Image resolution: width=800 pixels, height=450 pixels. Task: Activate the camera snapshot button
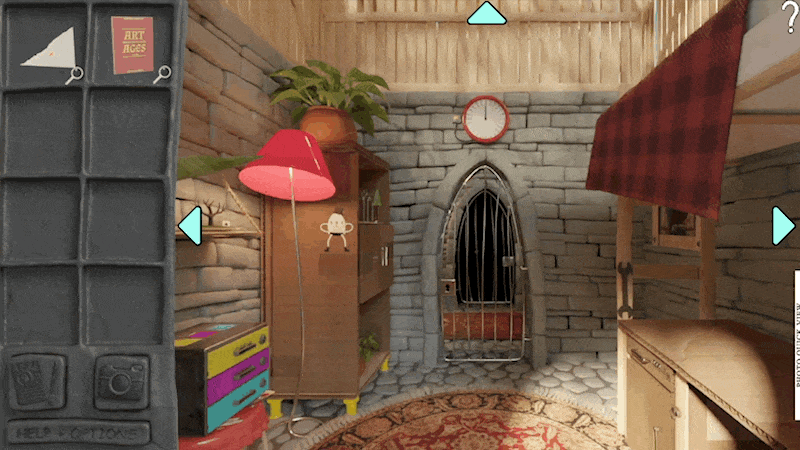pos(121,381)
